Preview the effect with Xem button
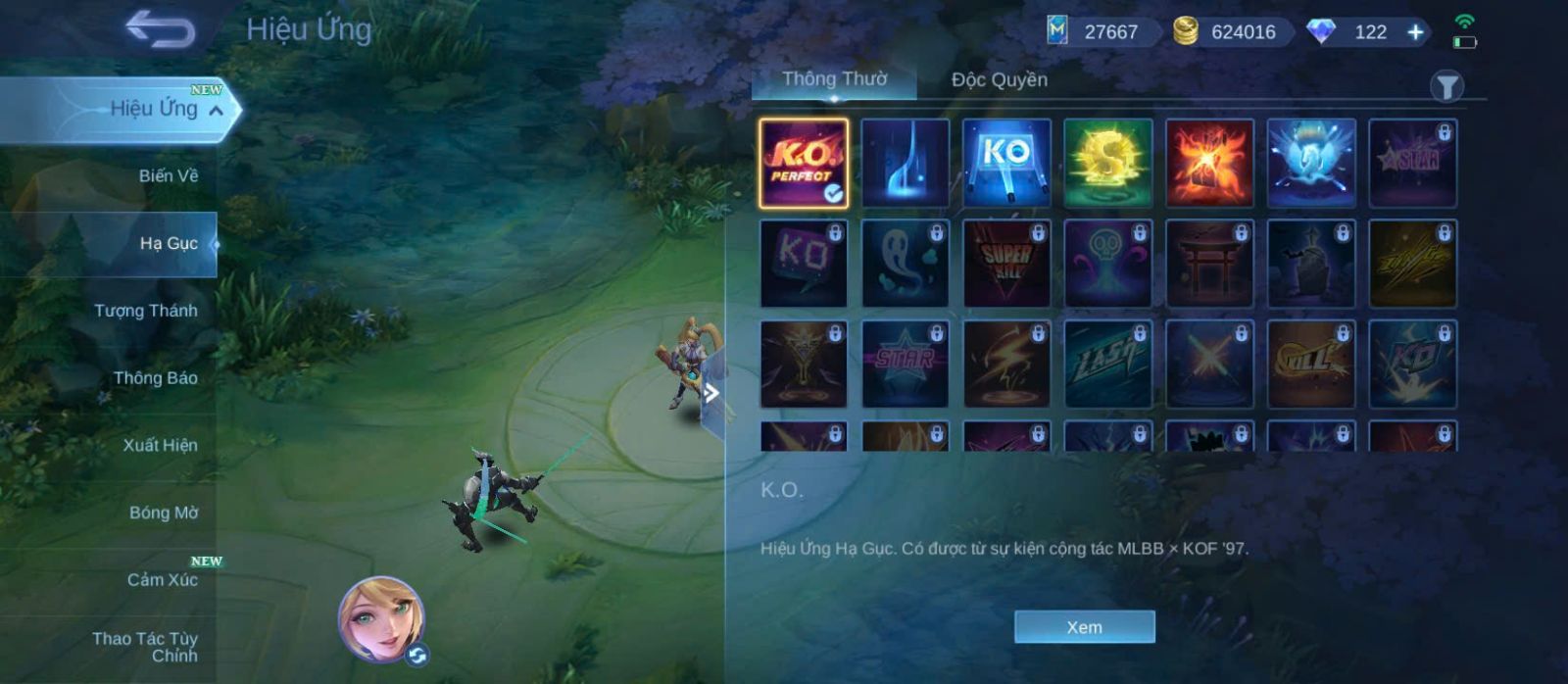Image resolution: width=1568 pixels, height=684 pixels. point(1084,627)
